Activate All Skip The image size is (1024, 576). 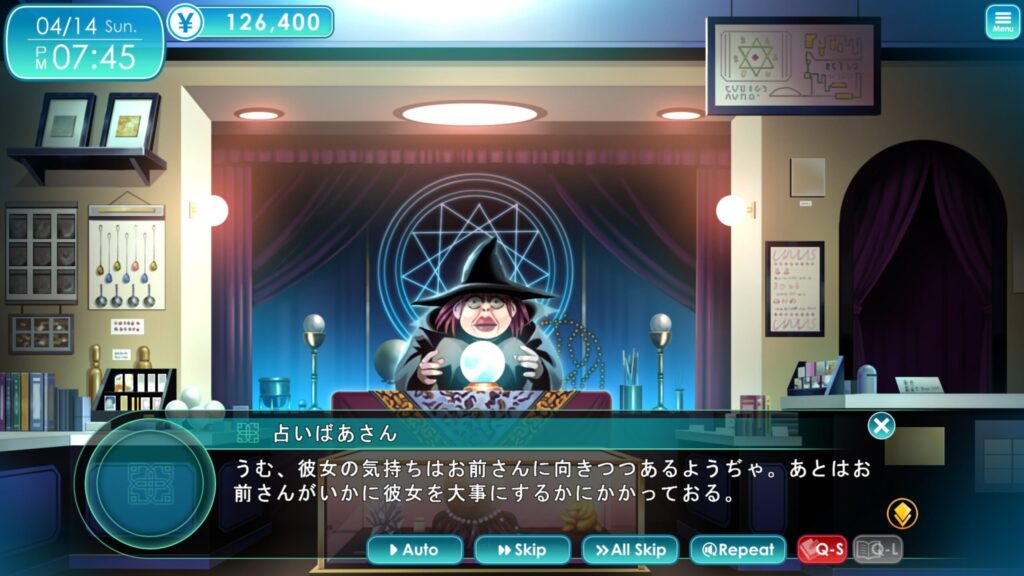tap(630, 549)
